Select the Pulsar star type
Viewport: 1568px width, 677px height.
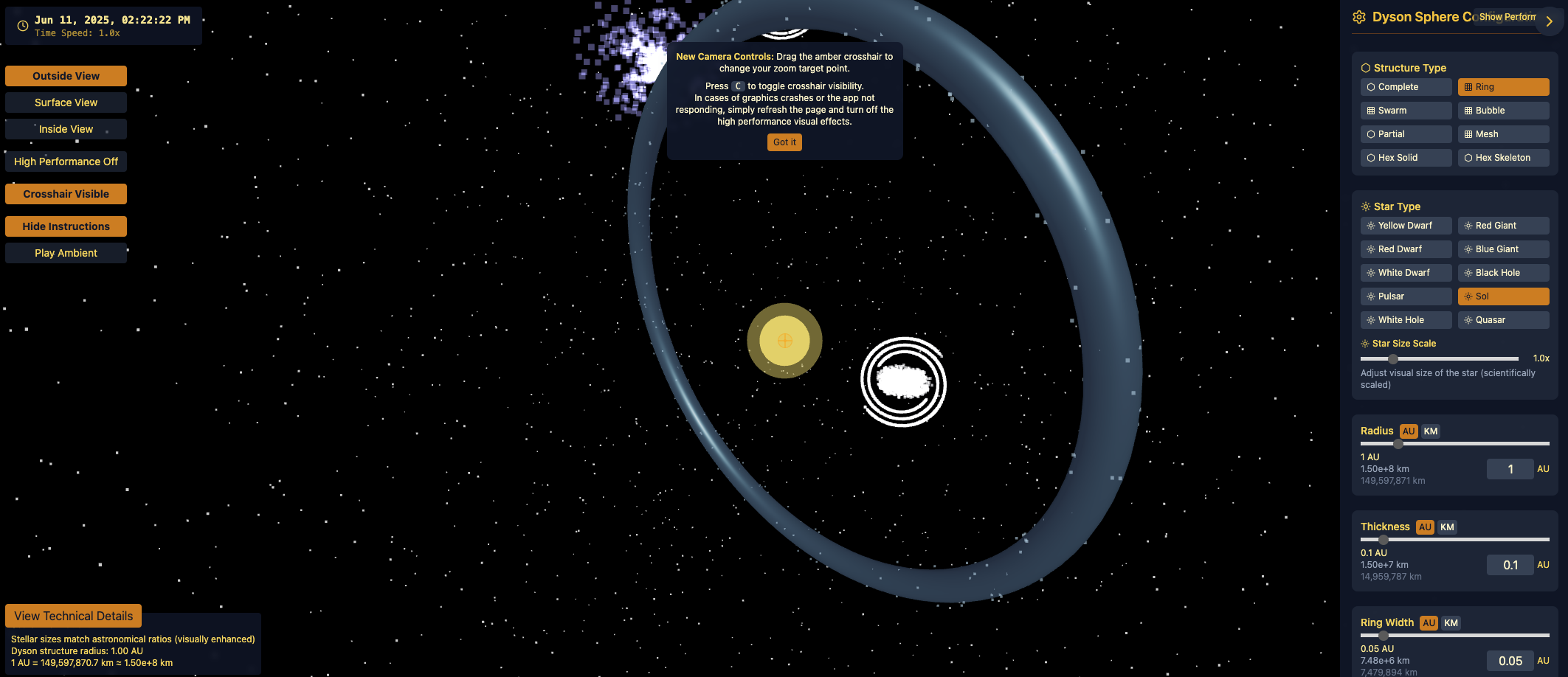1406,296
